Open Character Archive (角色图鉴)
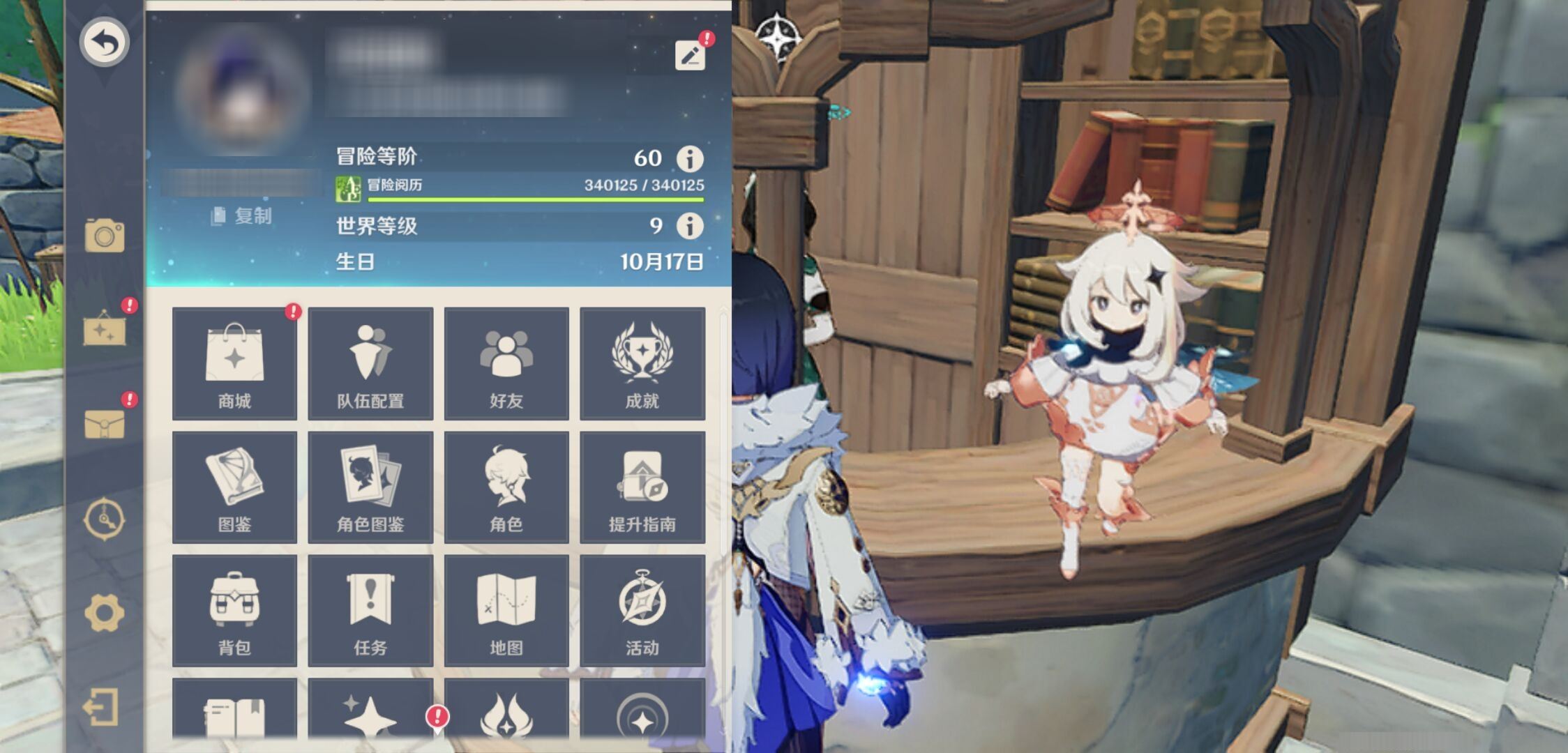This screenshot has height=753, width=1568. pos(370,487)
